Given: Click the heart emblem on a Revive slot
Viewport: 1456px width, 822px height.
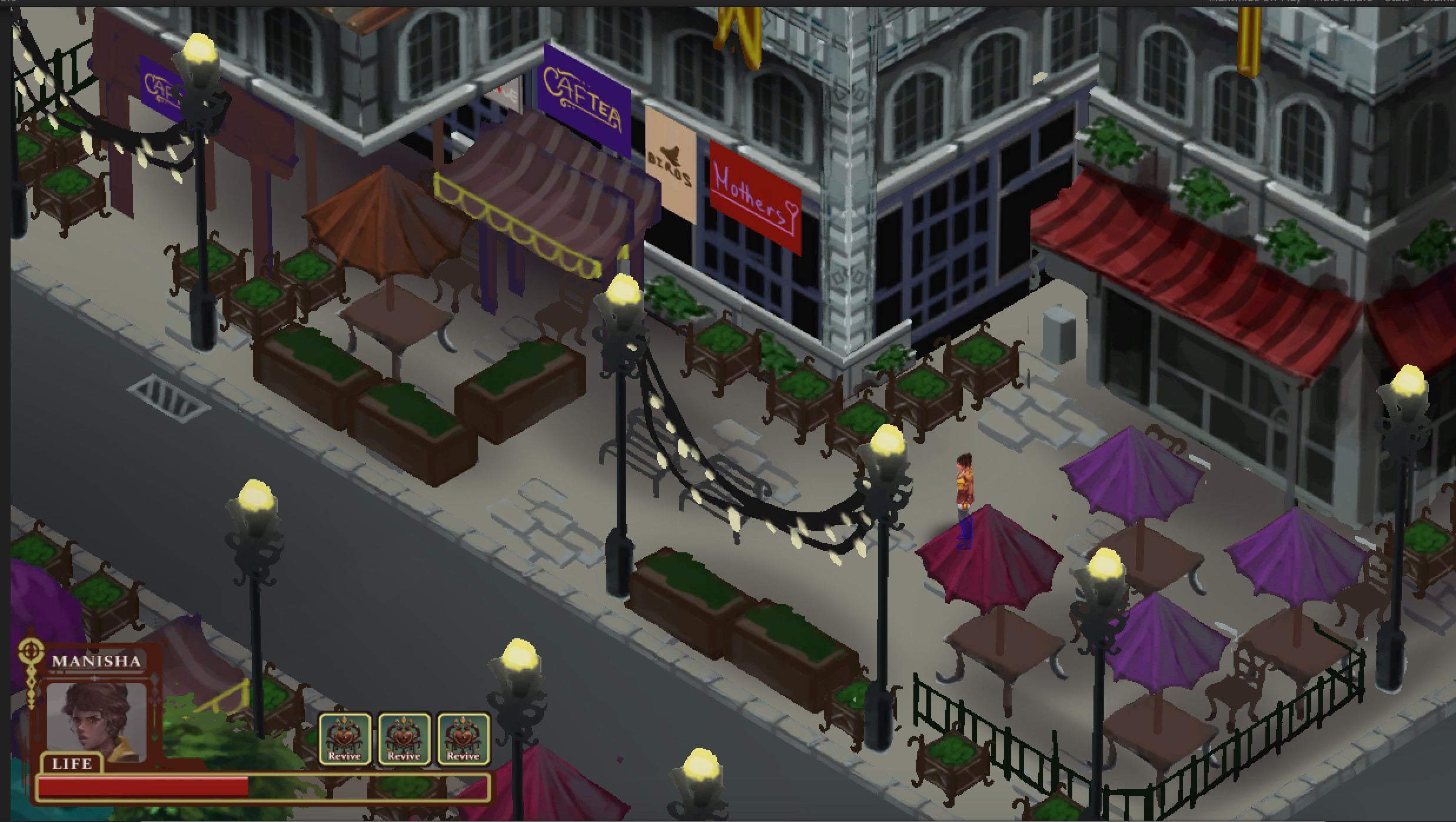Looking at the screenshot, I should pos(345,735).
